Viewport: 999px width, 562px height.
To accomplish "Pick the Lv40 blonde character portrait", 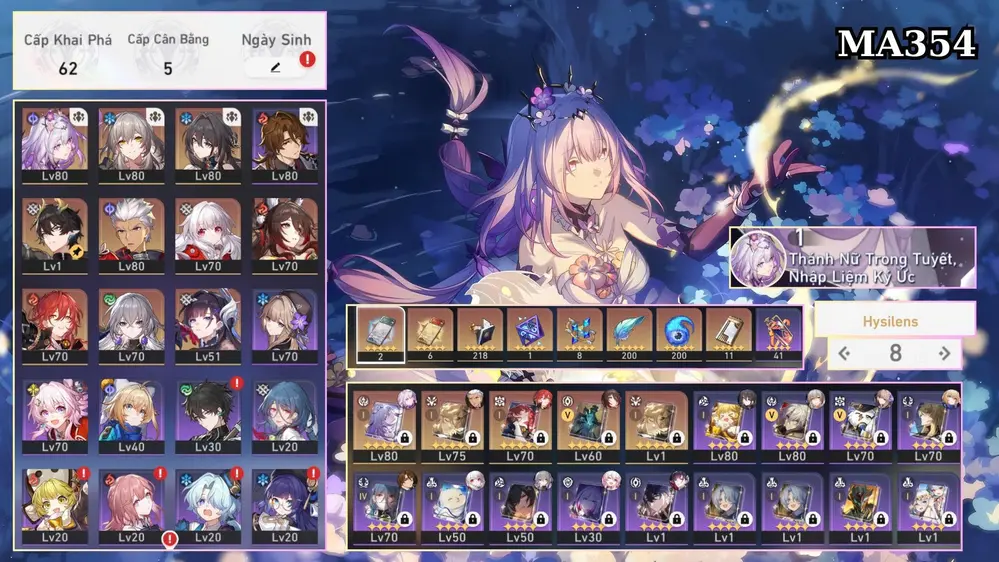I will [132, 415].
